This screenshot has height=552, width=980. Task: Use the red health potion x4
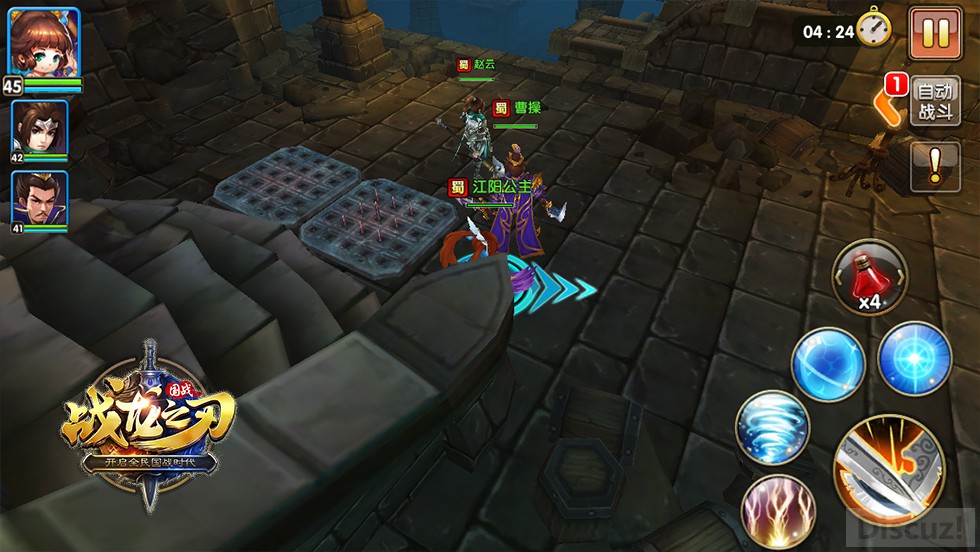[870, 276]
